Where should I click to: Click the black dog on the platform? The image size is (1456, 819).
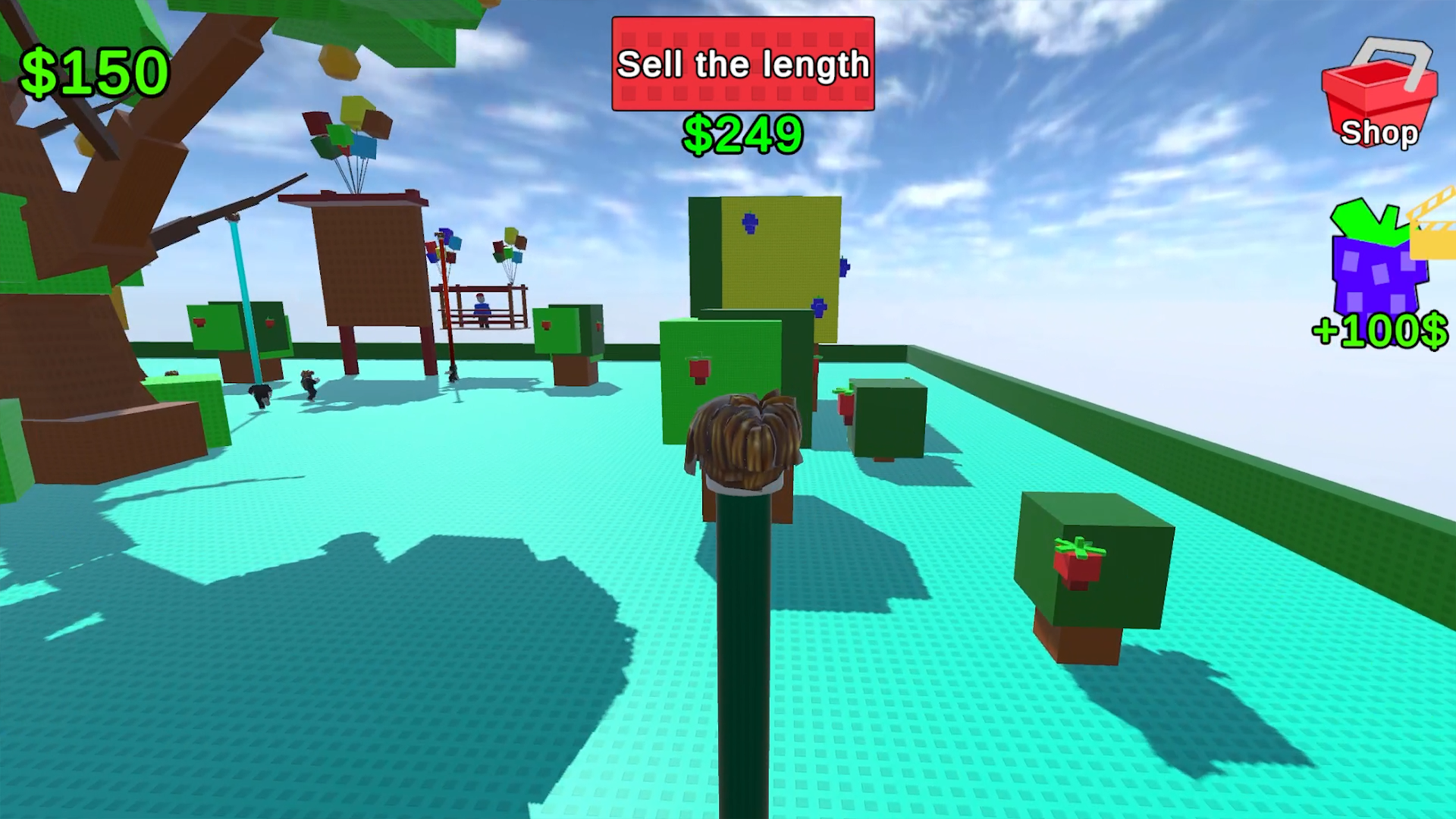pos(262,394)
